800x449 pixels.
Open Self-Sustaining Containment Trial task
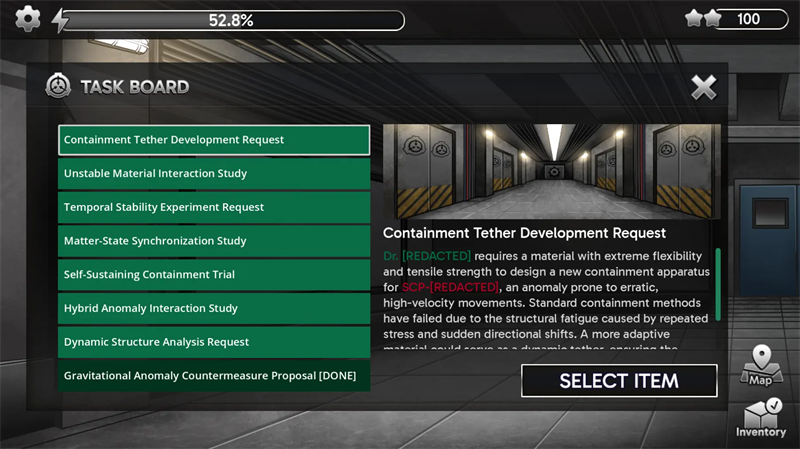pos(213,275)
